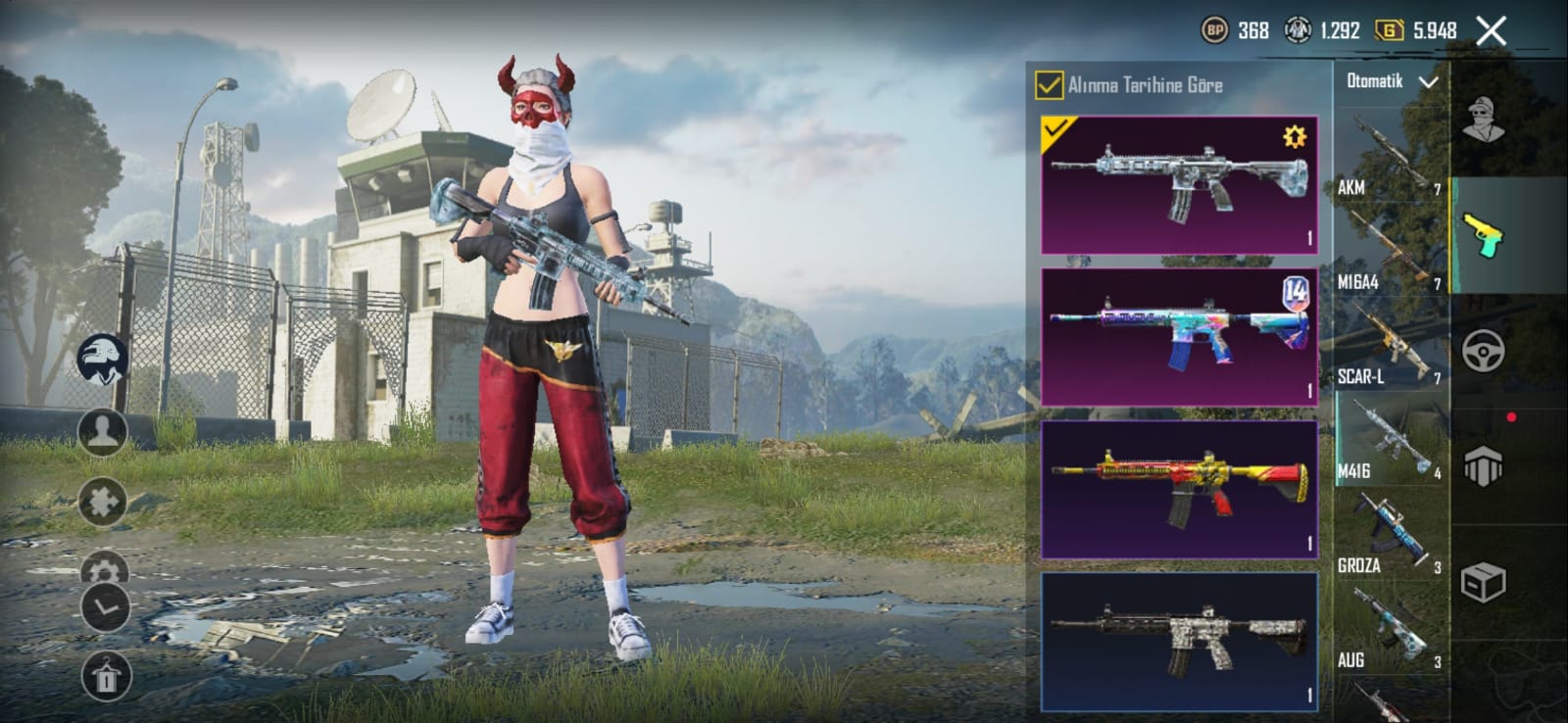Image resolution: width=1568 pixels, height=723 pixels.
Task: Toggle the Alınma Tarihine Göre checkbox
Action: tap(1049, 85)
